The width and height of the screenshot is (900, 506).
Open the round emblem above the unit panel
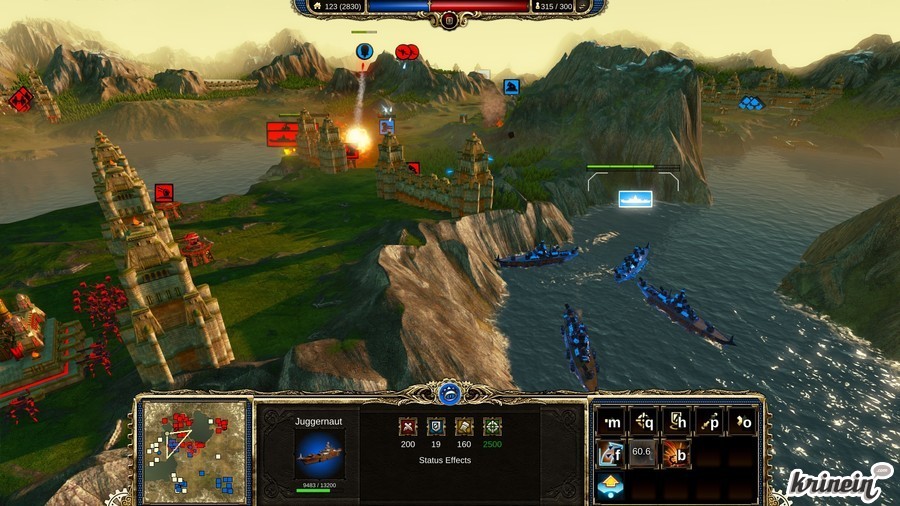click(450, 393)
